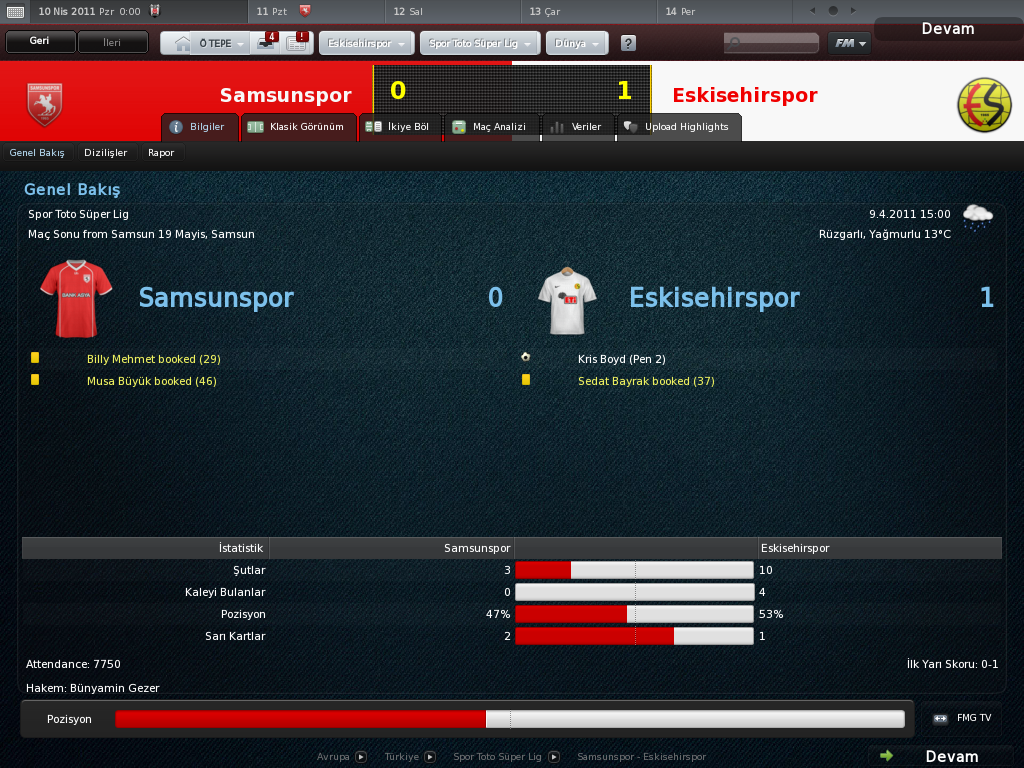
Task: Switch to the Veriler tab
Action: point(577,127)
